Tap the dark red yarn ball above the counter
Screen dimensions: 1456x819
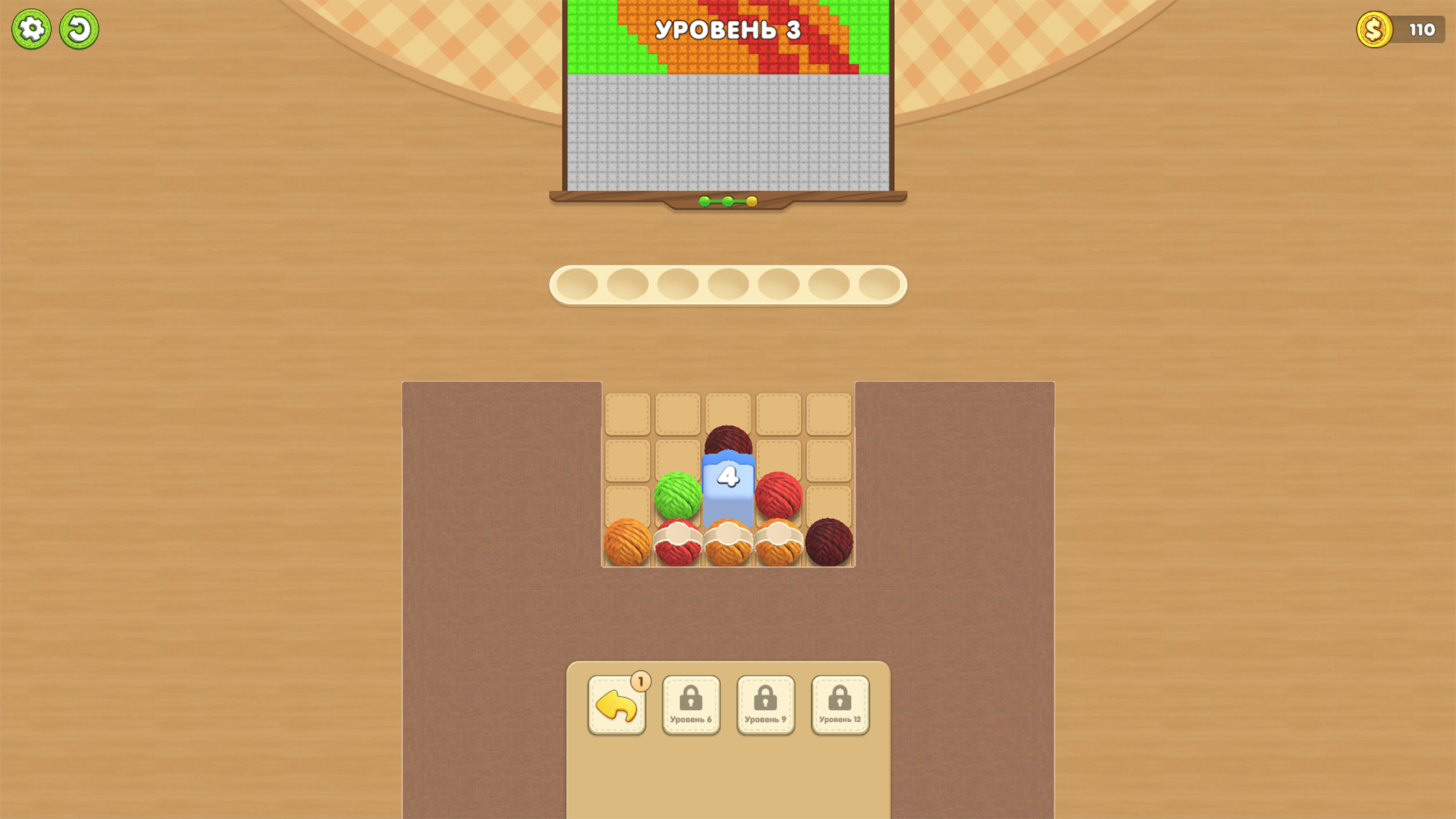(726, 440)
